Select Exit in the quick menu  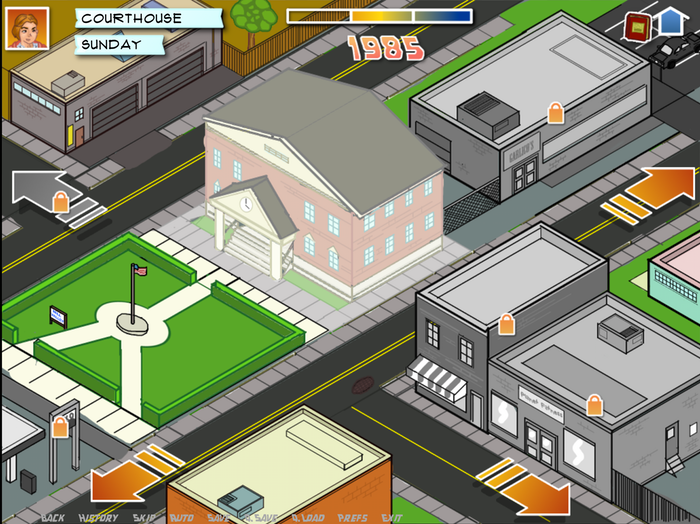(392, 517)
